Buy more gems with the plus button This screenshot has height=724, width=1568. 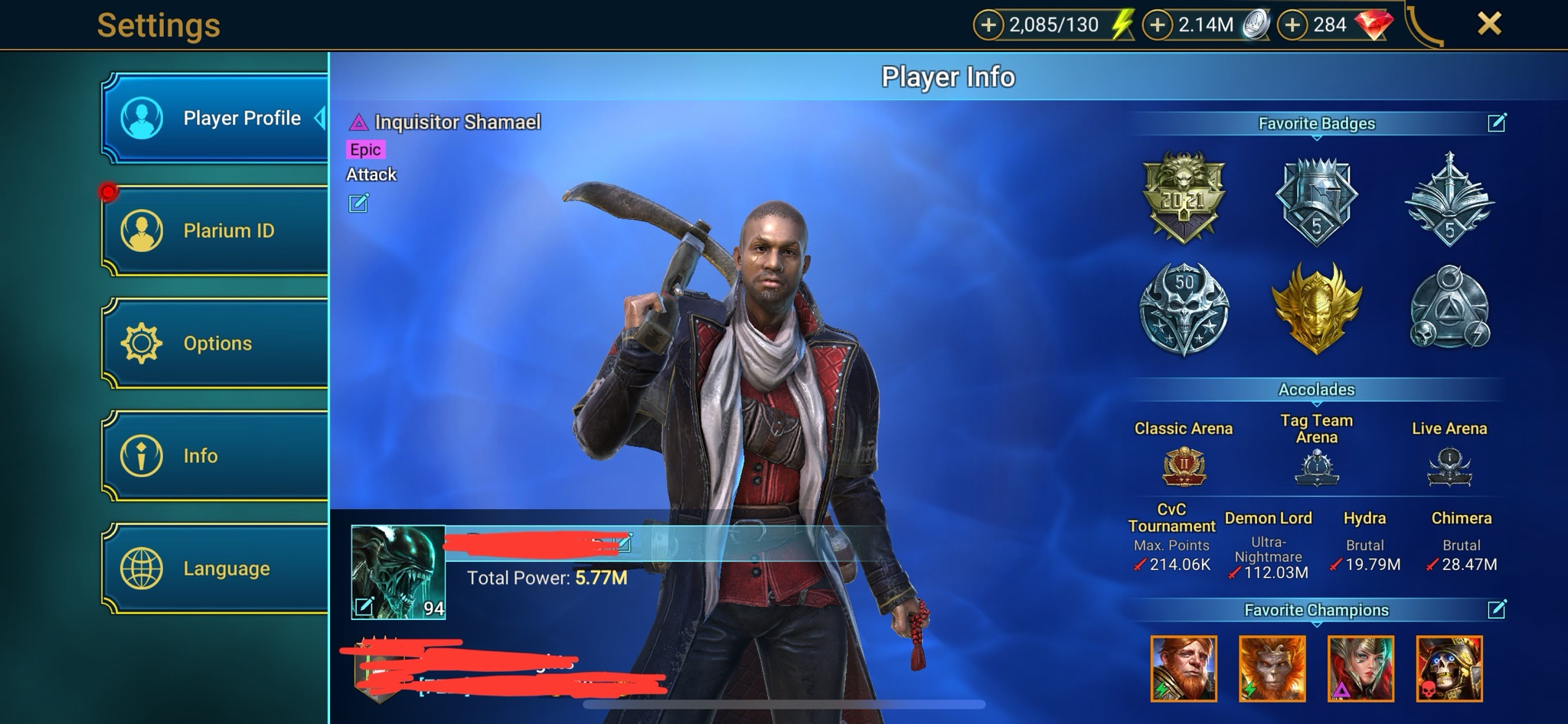click(1292, 25)
